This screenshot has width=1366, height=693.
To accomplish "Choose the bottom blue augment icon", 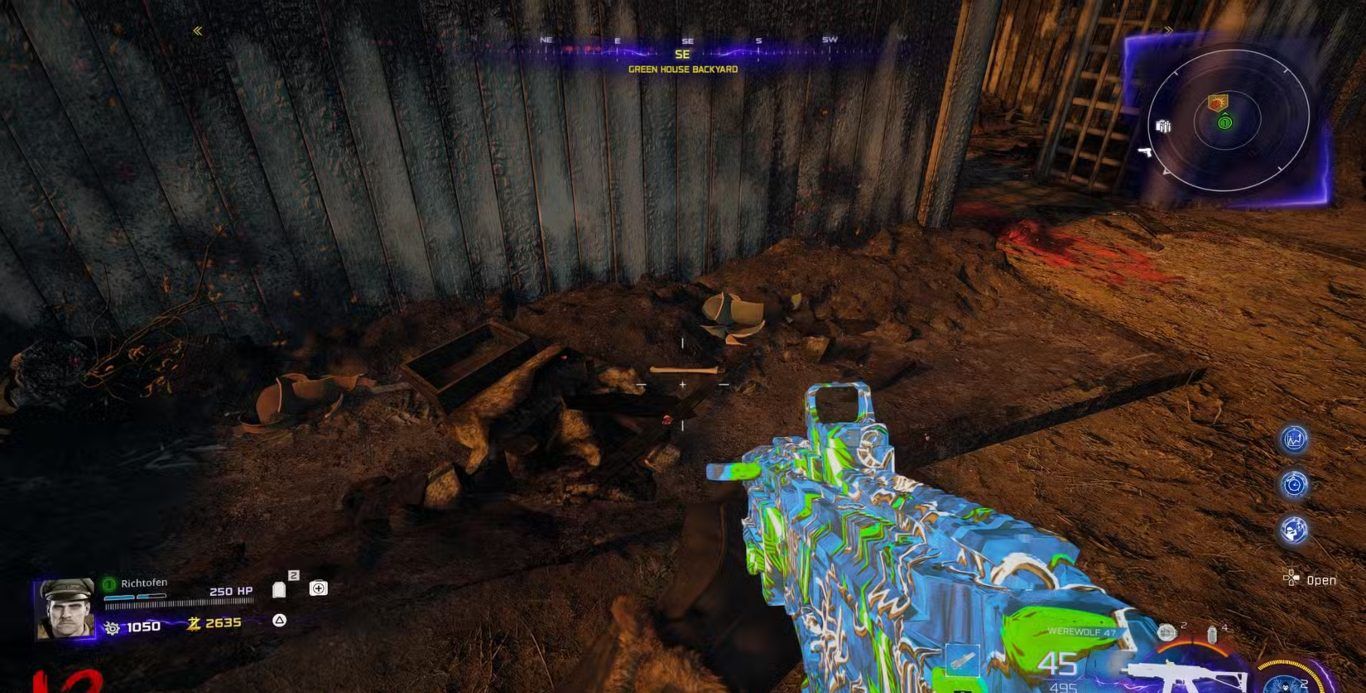I will pos(1295,530).
